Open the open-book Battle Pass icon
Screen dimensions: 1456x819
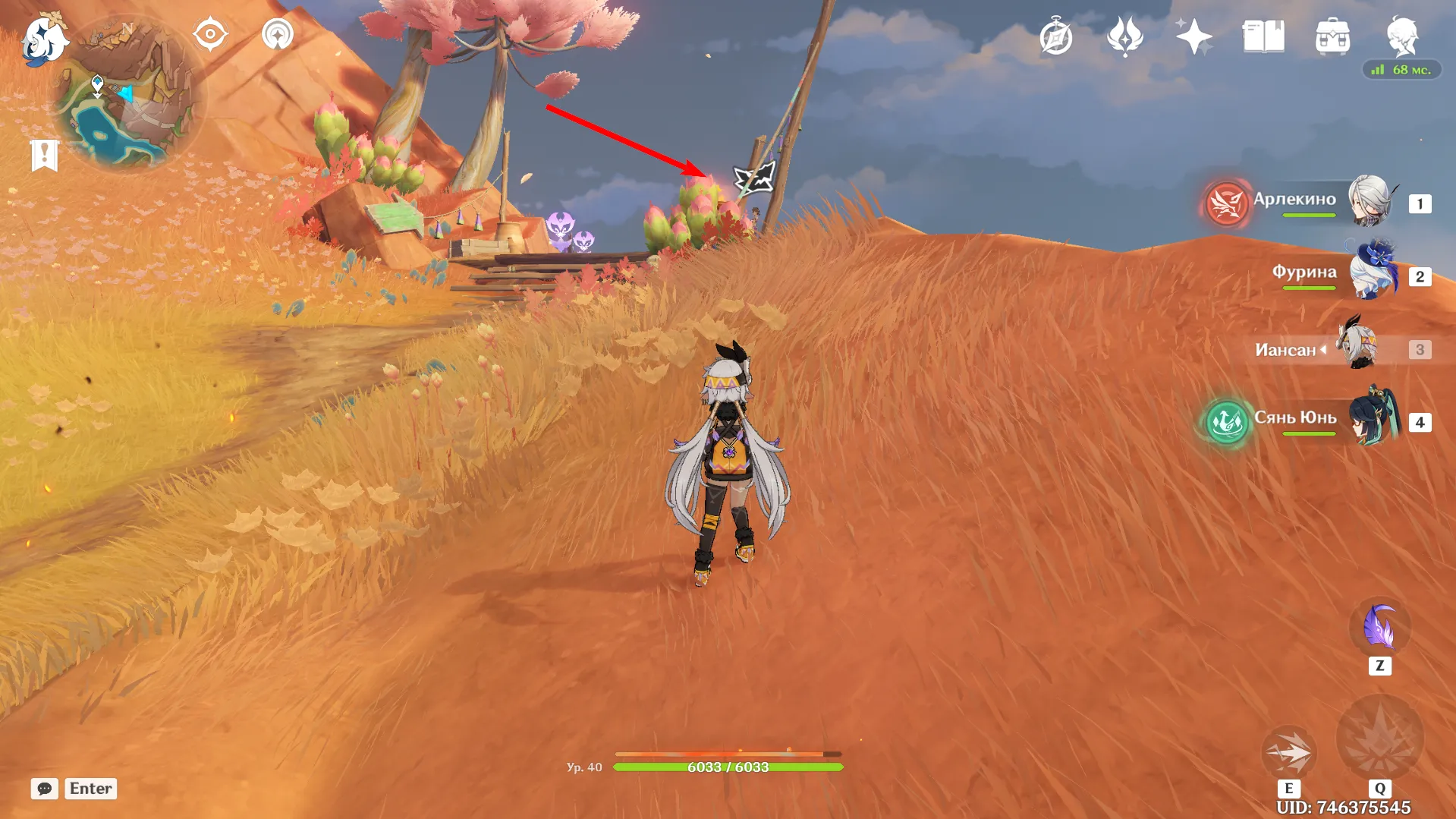point(1263,36)
